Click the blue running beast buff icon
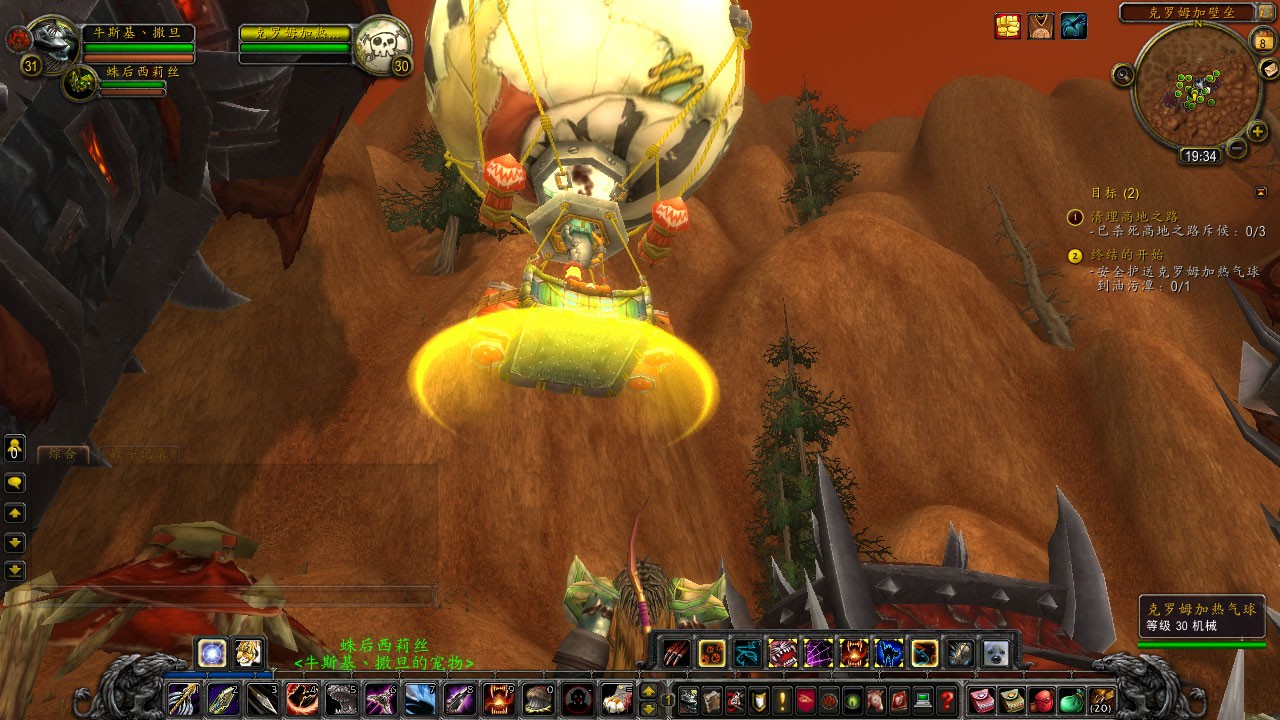Image resolution: width=1280 pixels, height=720 pixels. coord(1073,26)
